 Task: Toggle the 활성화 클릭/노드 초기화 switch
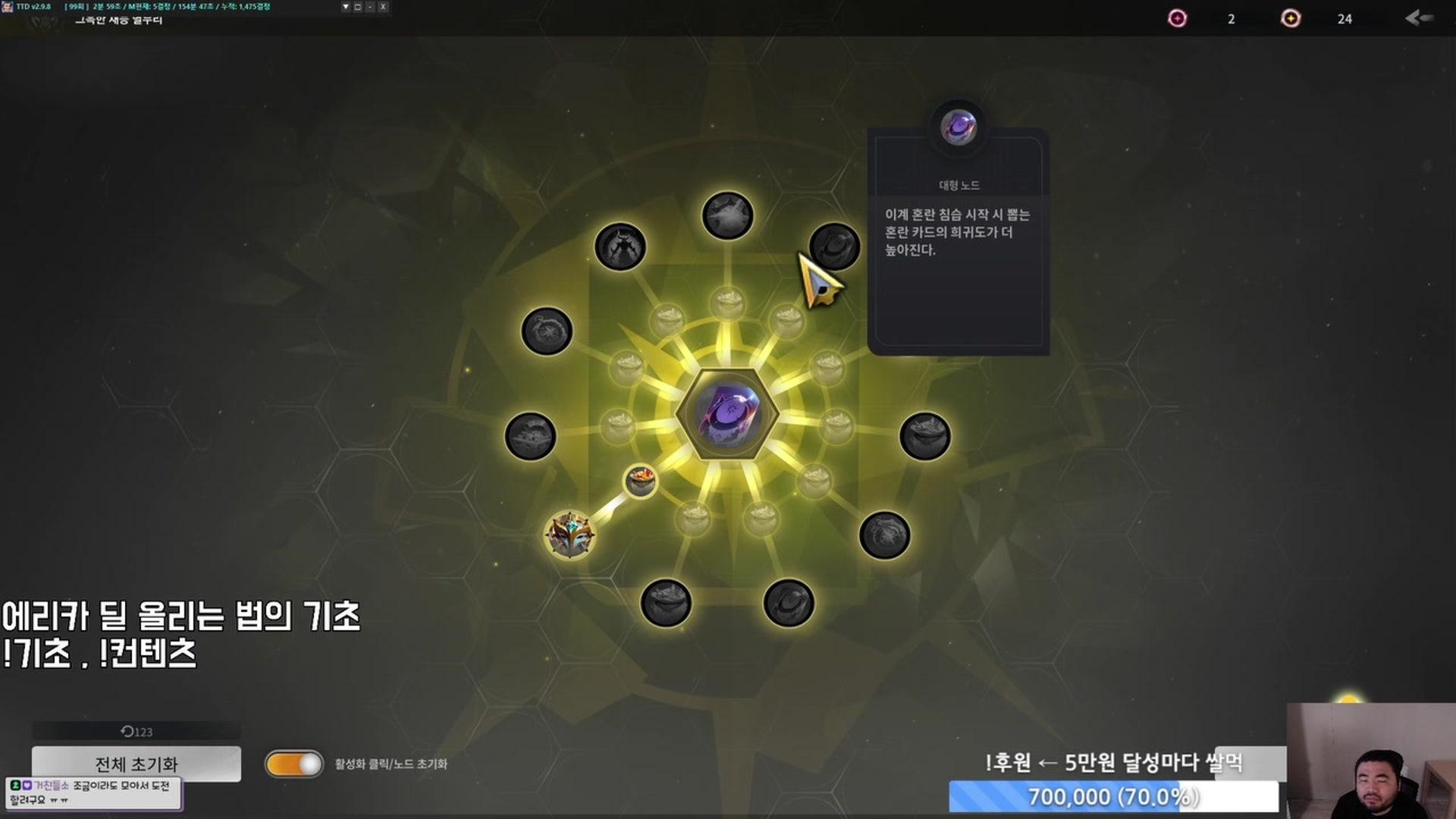294,764
